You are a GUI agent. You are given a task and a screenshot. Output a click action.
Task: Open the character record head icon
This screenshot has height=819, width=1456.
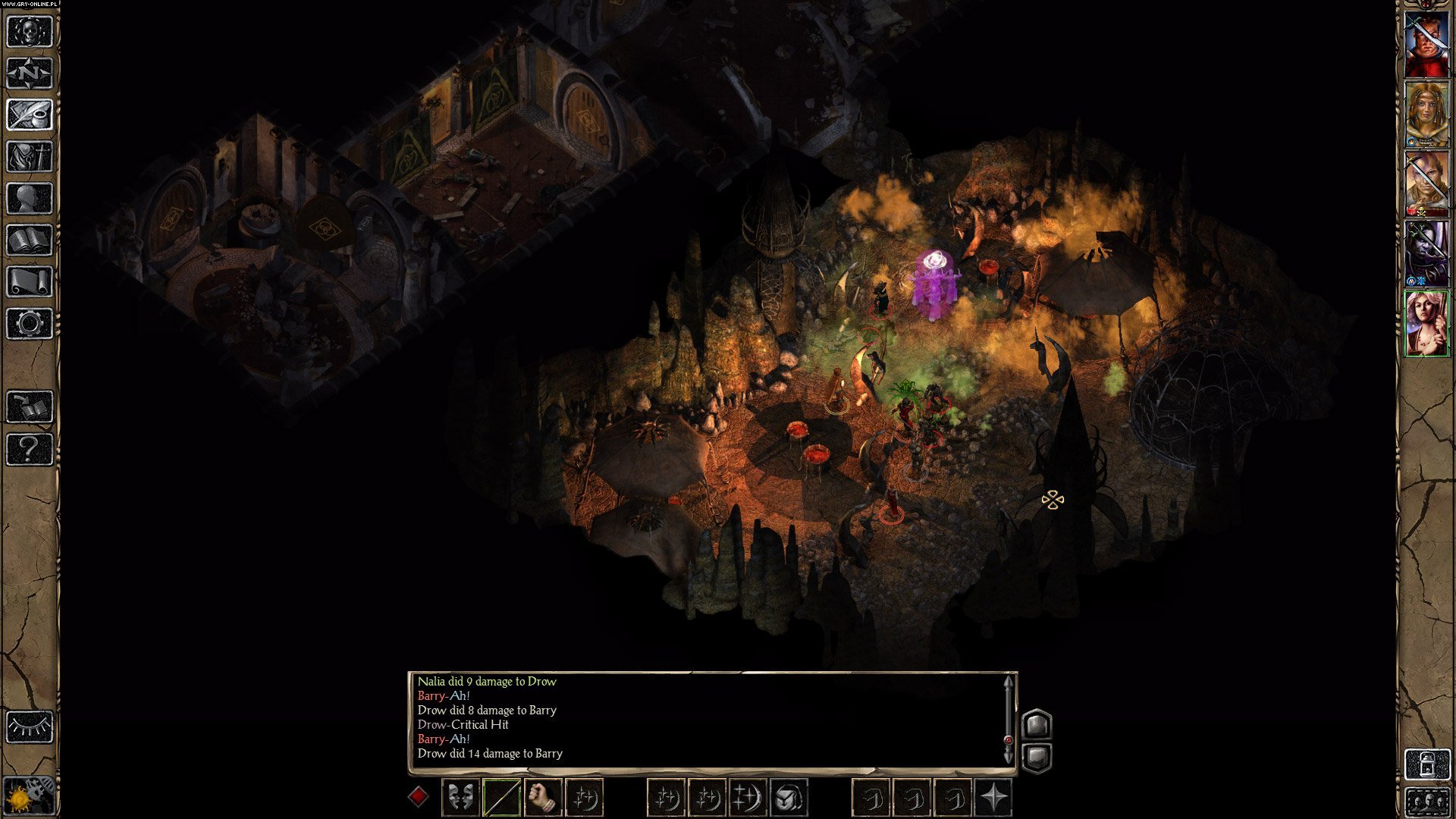coord(30,199)
